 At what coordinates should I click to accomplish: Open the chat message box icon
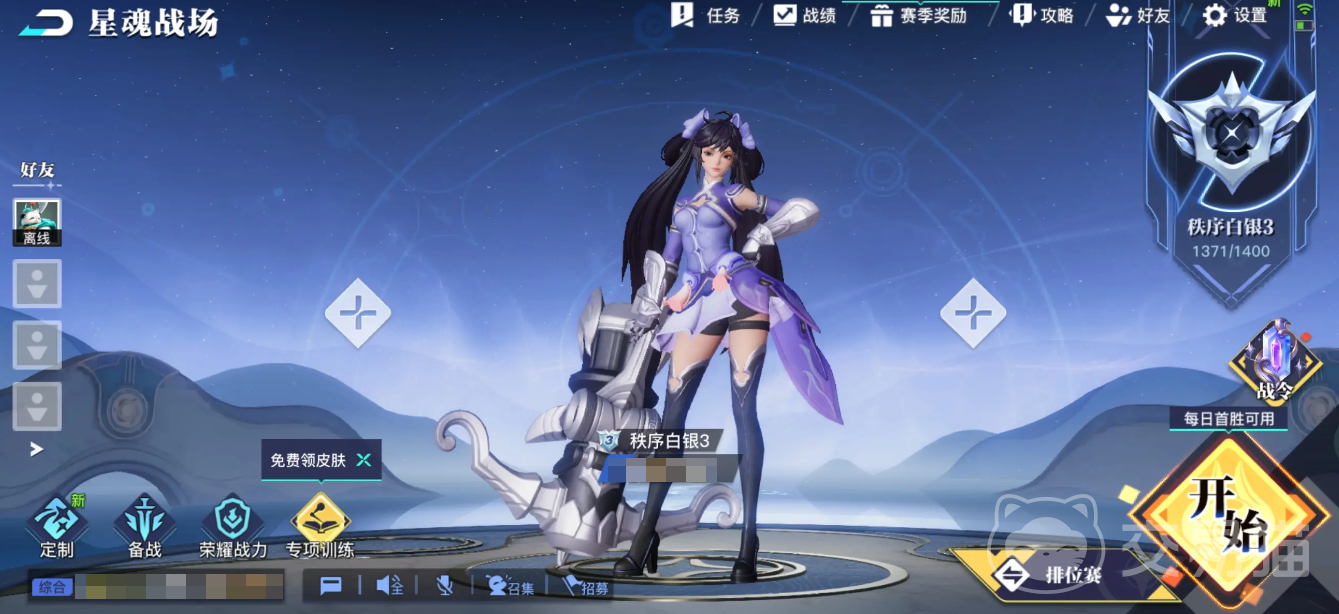coord(331,586)
